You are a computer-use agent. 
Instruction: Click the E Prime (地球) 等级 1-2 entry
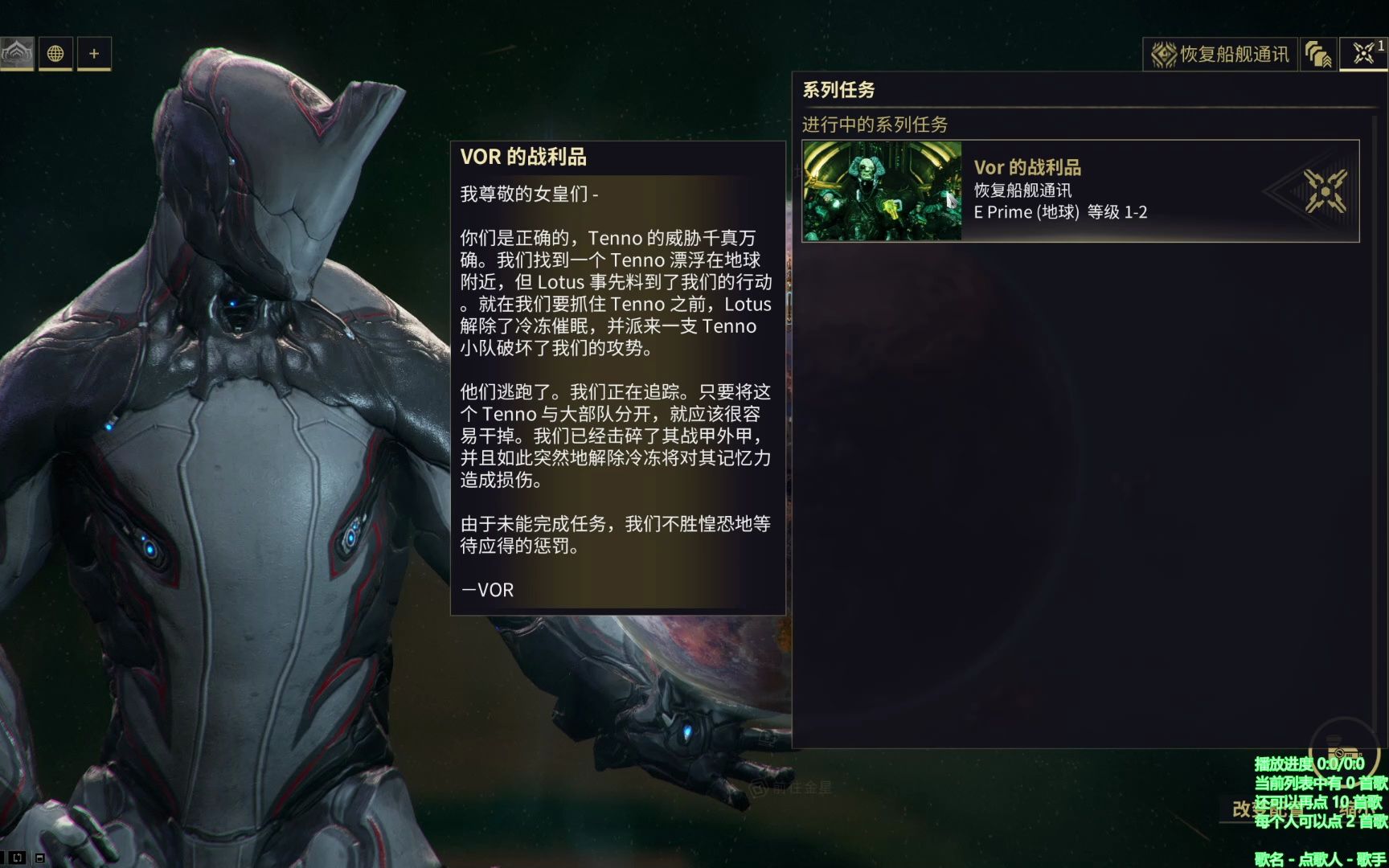pyautogui.click(x=1059, y=212)
